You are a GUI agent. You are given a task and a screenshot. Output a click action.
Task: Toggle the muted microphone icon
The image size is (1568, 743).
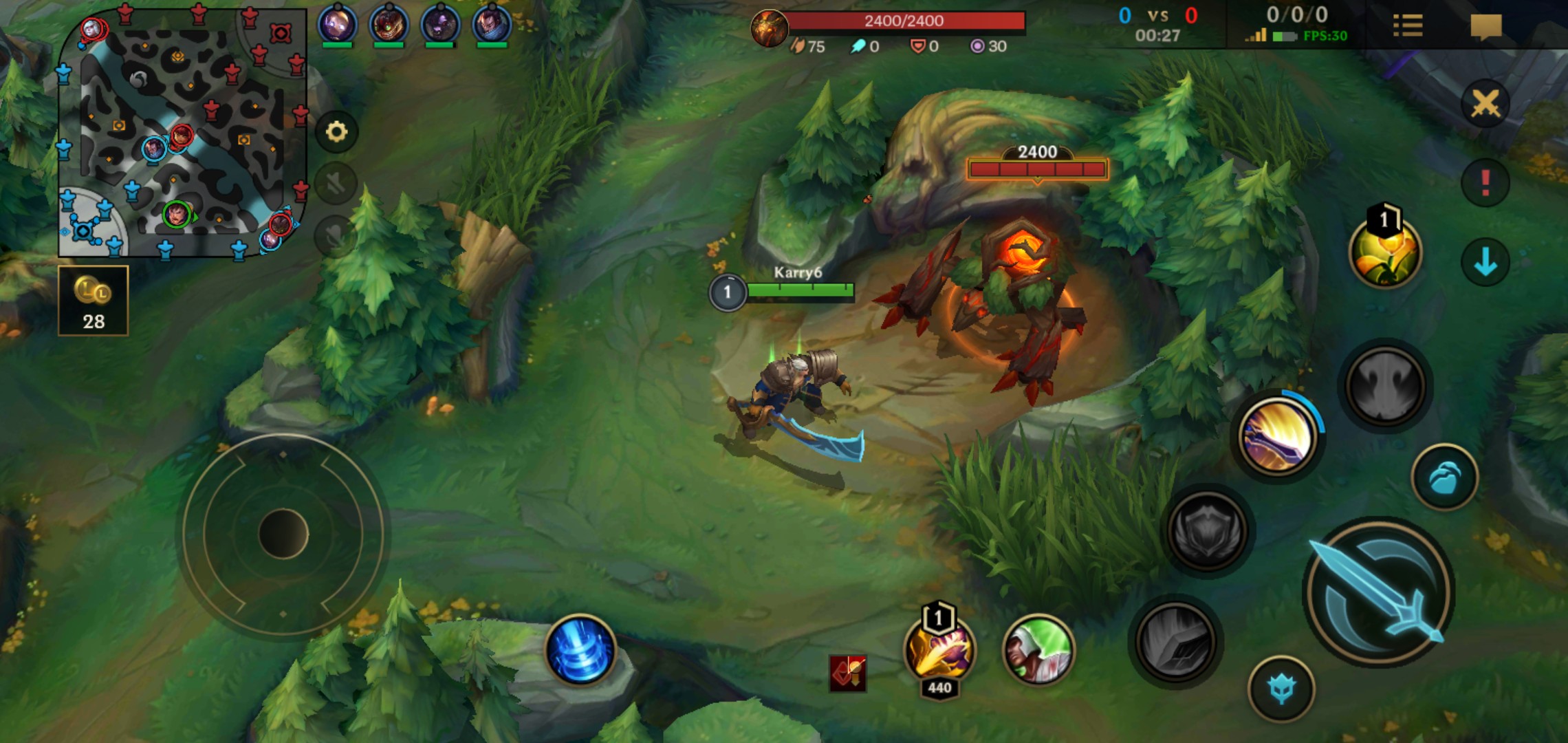click(x=335, y=236)
